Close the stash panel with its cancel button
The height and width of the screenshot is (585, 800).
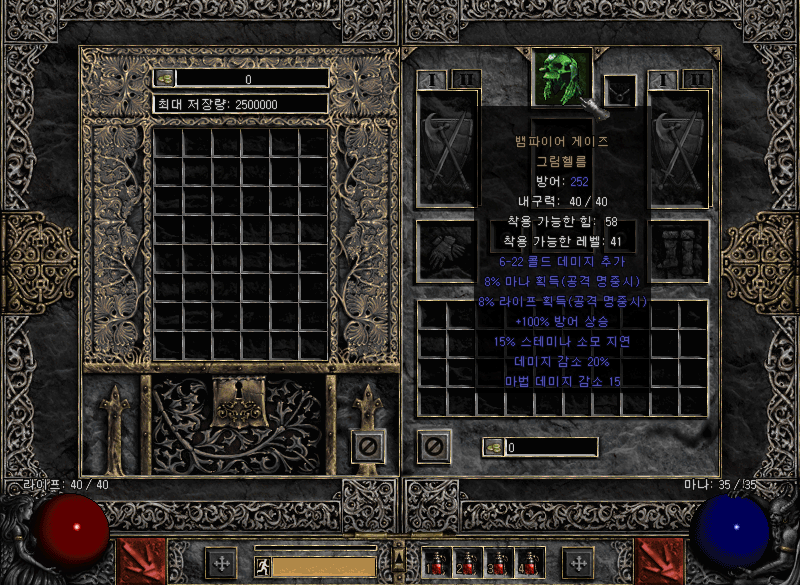(368, 445)
